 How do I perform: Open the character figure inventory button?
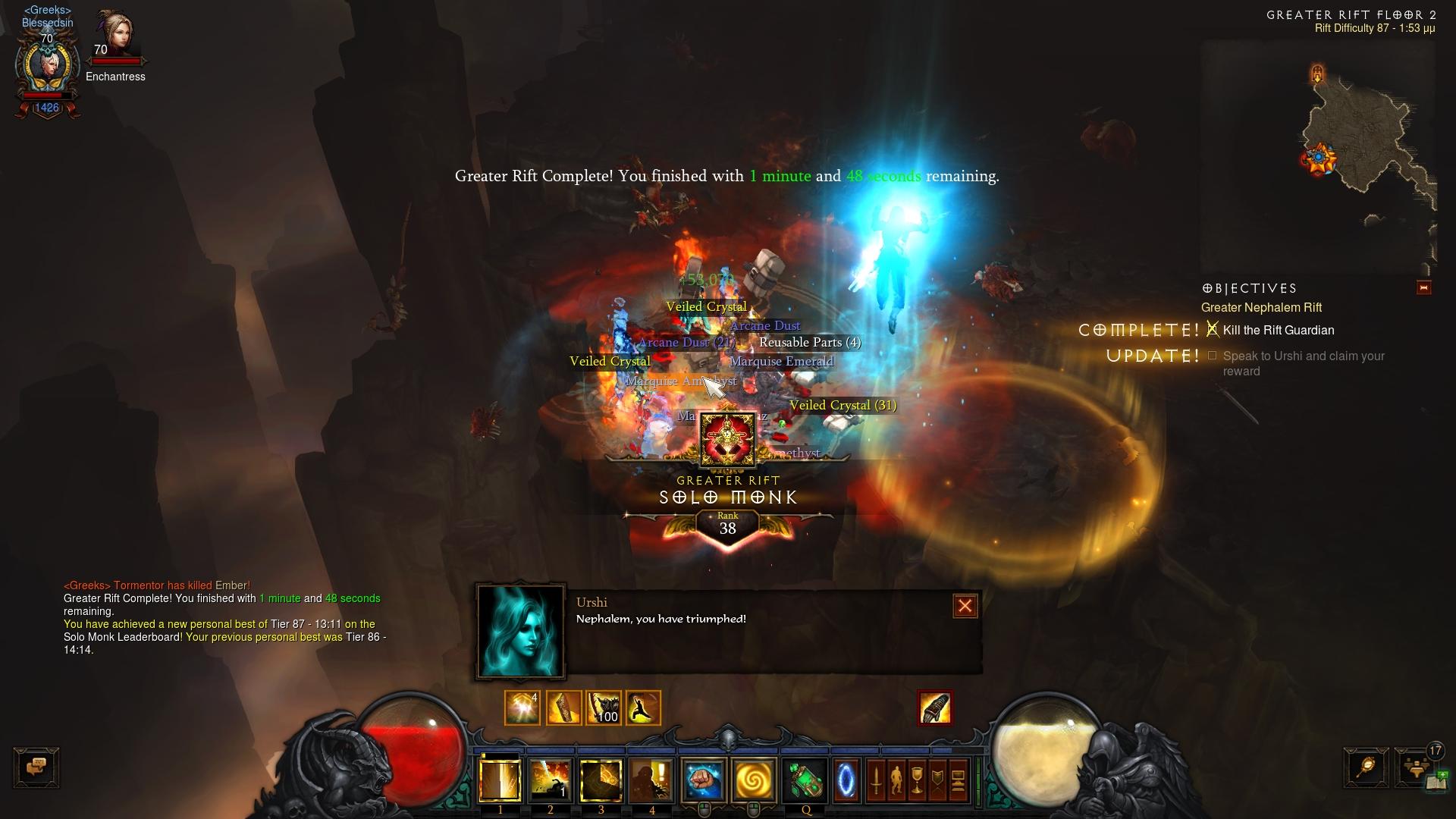[x=896, y=780]
